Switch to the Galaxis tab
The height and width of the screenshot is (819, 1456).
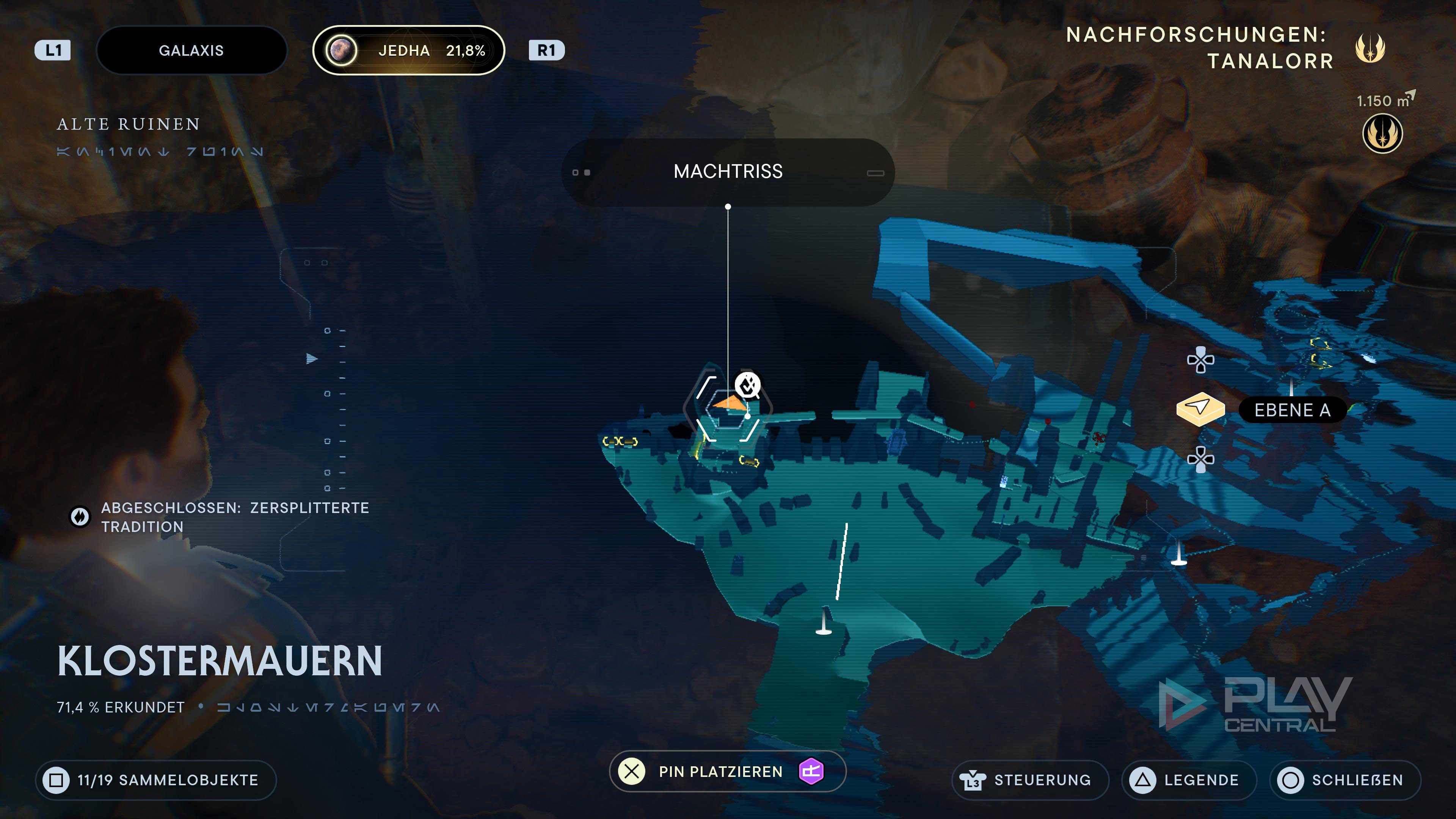191,50
